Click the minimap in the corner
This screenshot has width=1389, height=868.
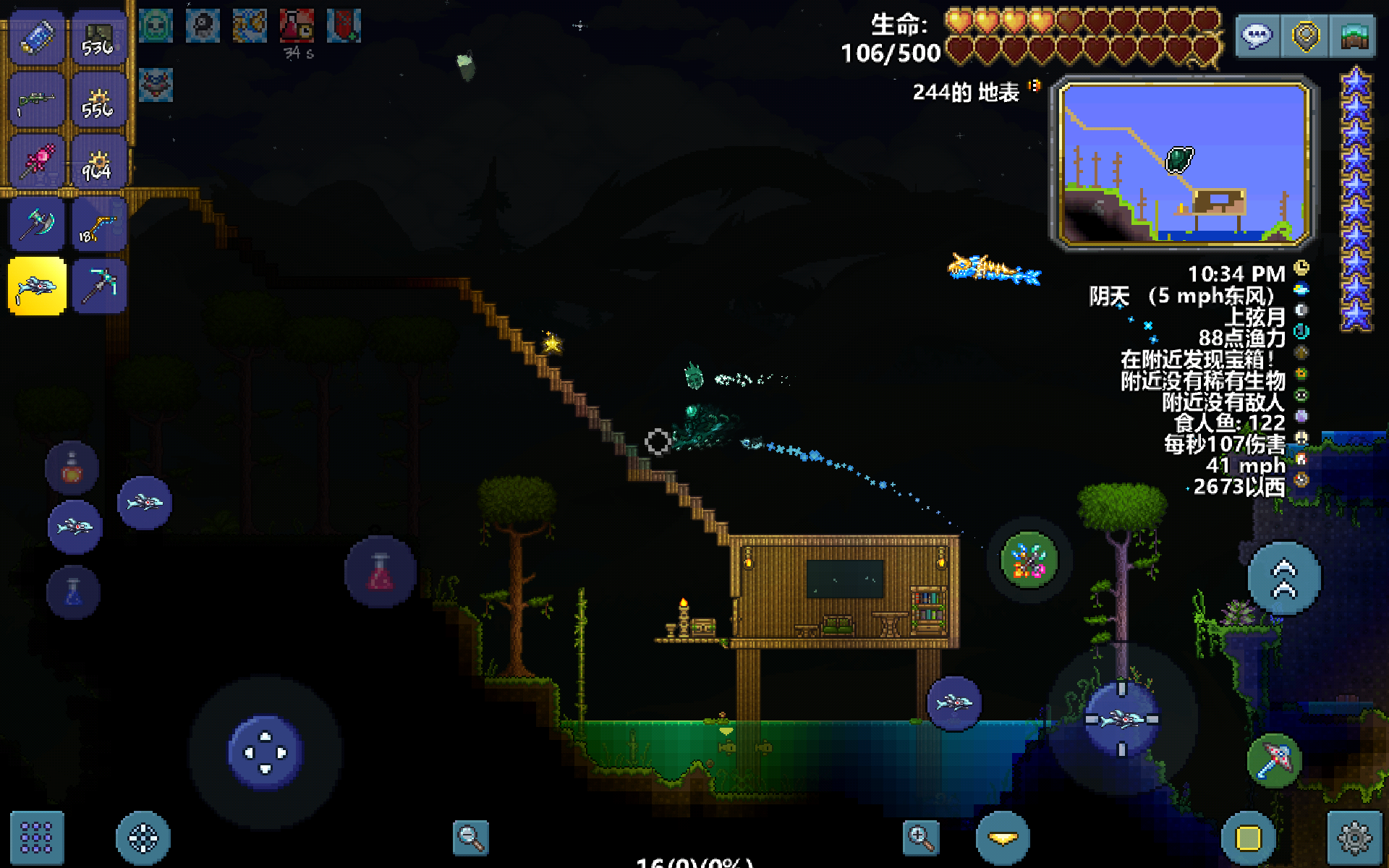tap(1184, 163)
